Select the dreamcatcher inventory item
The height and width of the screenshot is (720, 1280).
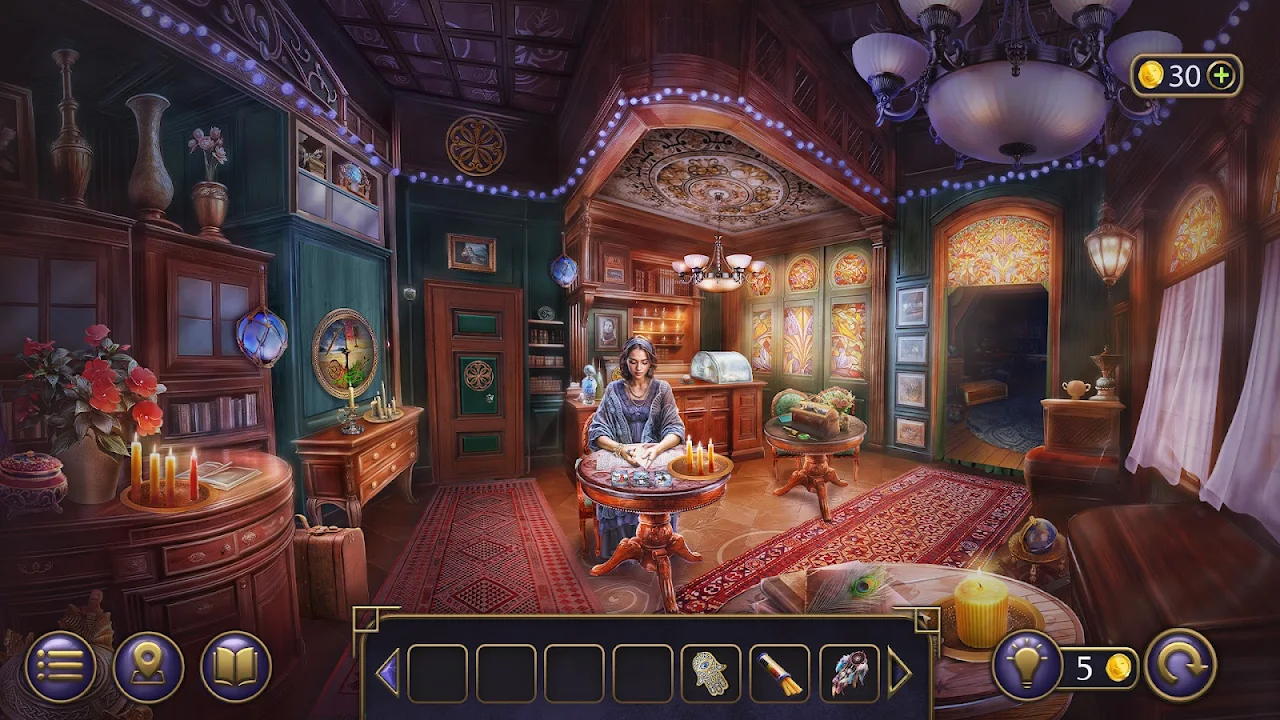[x=848, y=673]
